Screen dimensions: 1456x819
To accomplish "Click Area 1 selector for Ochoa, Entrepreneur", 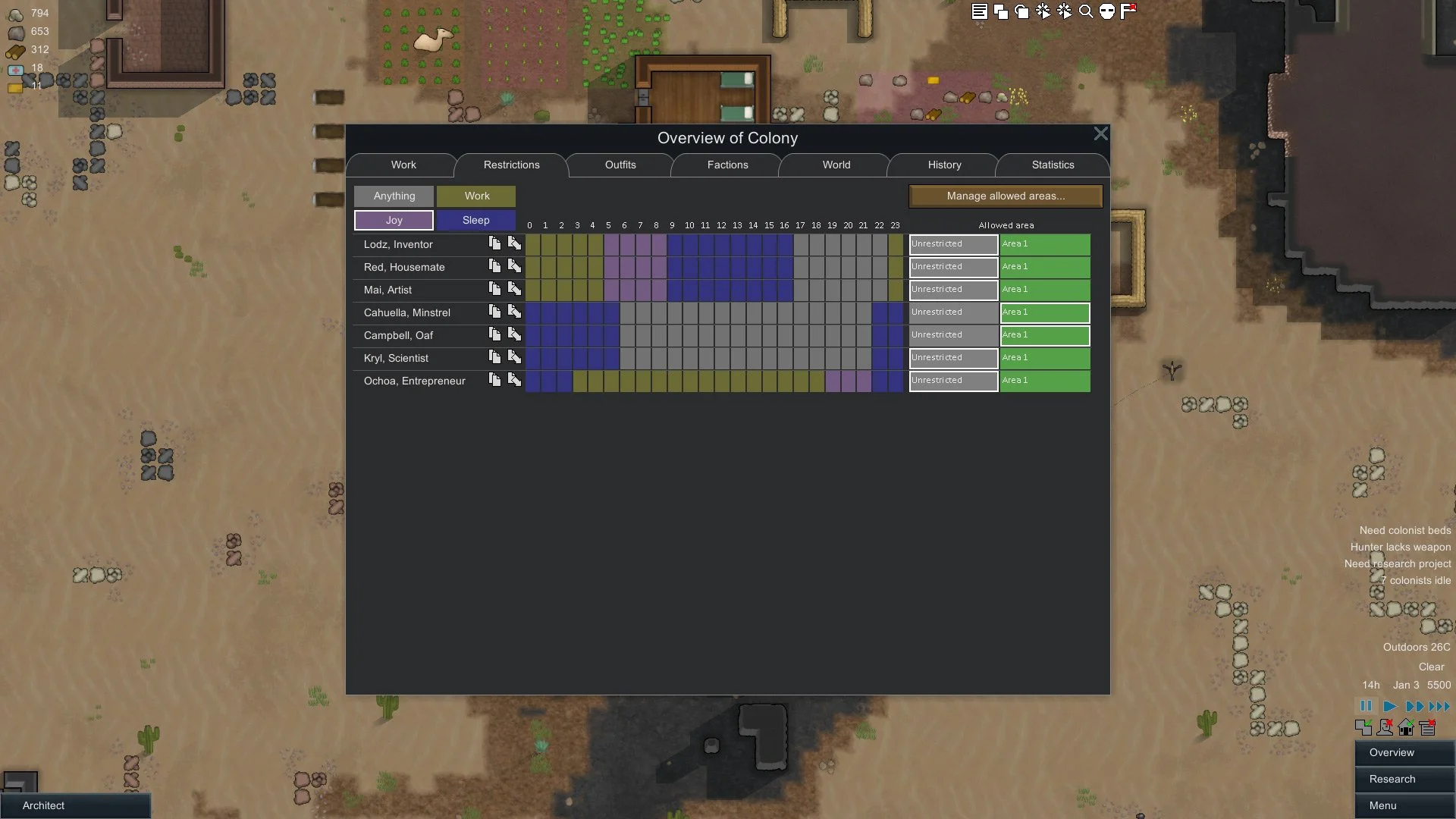I will point(1045,381).
